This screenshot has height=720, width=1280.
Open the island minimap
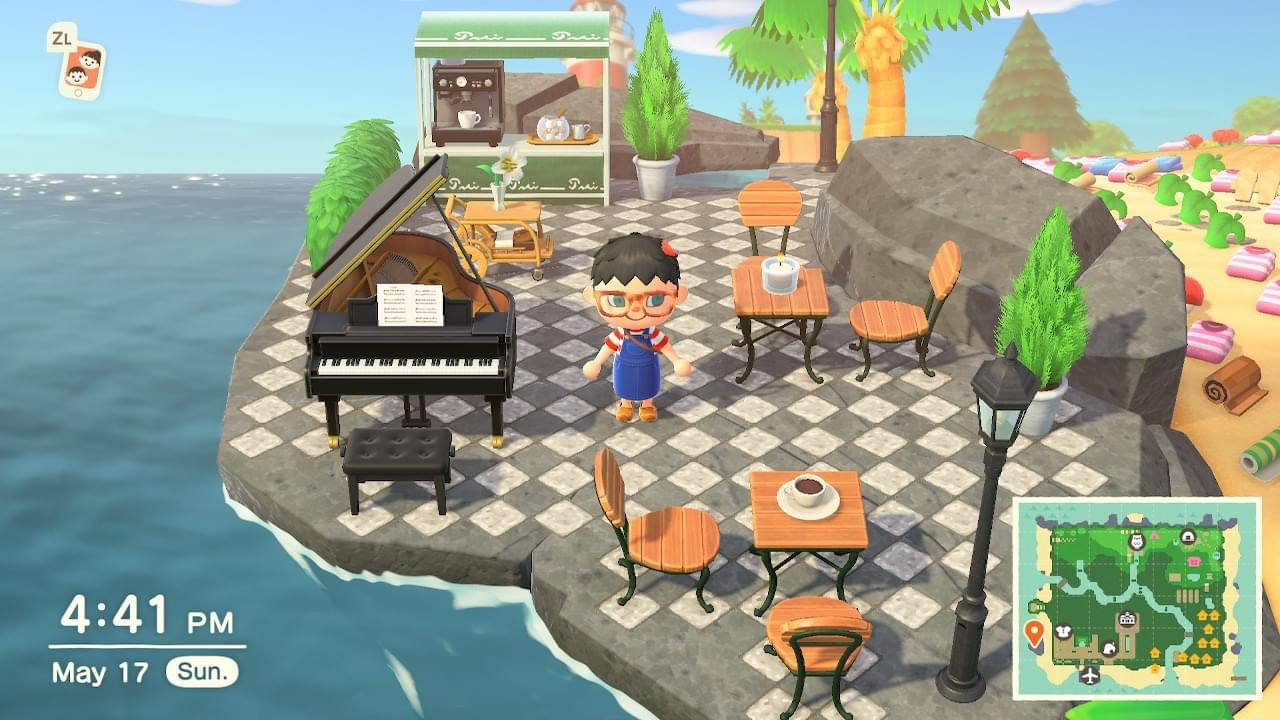point(1137,598)
